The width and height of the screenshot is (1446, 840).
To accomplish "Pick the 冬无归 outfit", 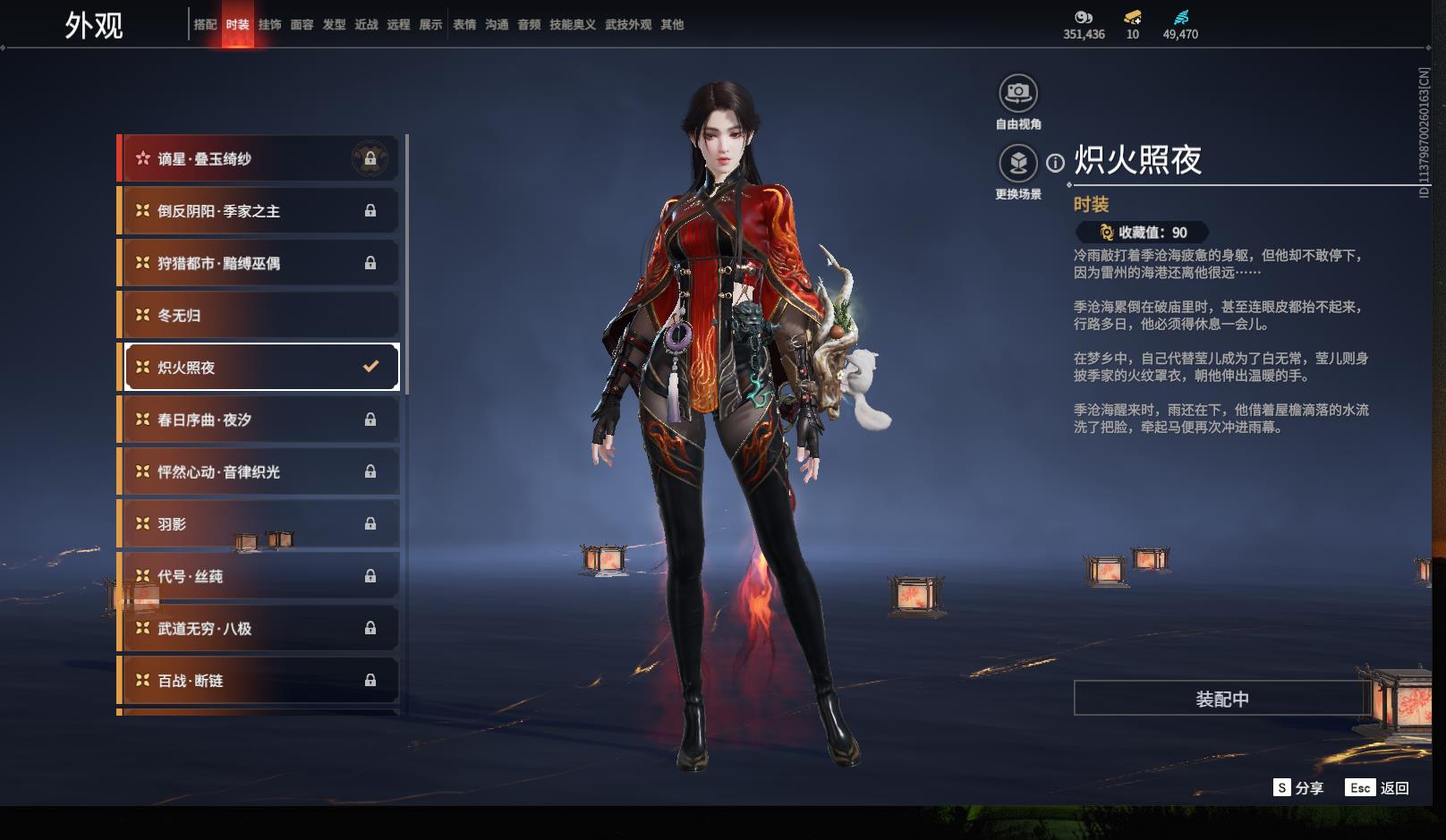I will [259, 315].
